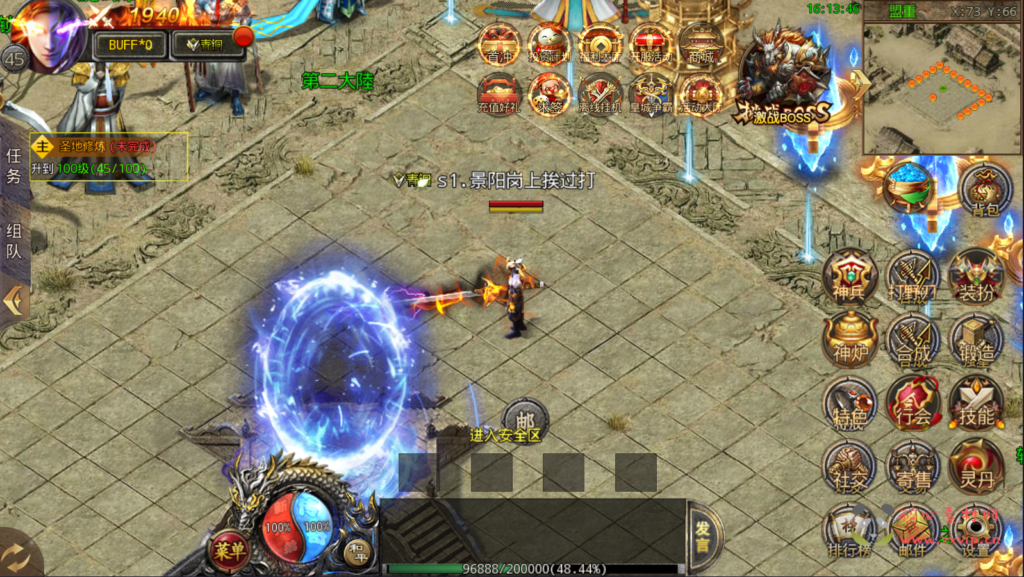Select the 圣地修炼 main quest tracker
The width and height of the screenshot is (1024, 577).
(x=109, y=155)
